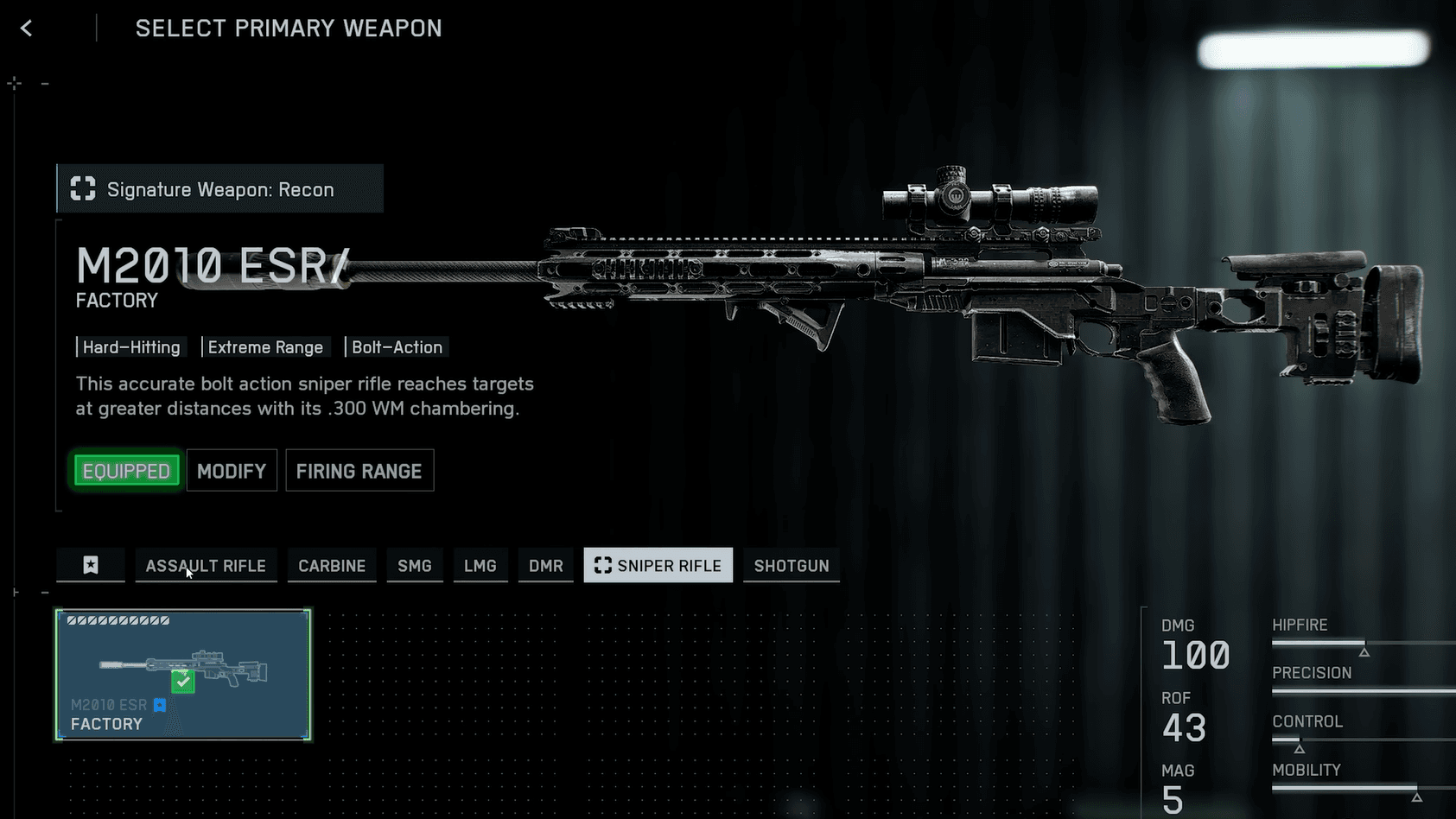This screenshot has height=819, width=1456.
Task: Open the SHOTGUN weapon category
Action: pyautogui.click(x=791, y=566)
